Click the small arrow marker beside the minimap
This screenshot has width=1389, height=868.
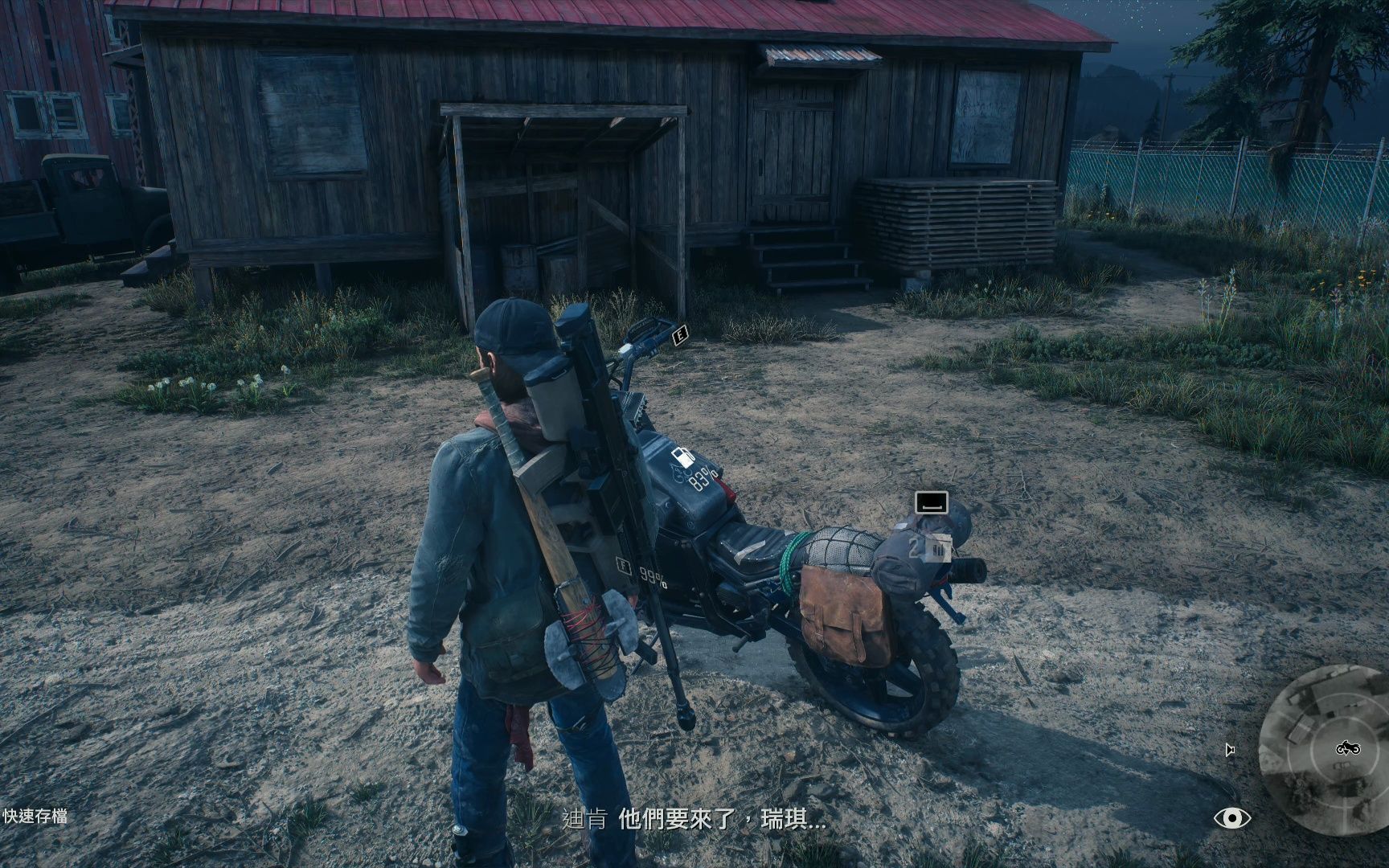pyautogui.click(x=1230, y=750)
